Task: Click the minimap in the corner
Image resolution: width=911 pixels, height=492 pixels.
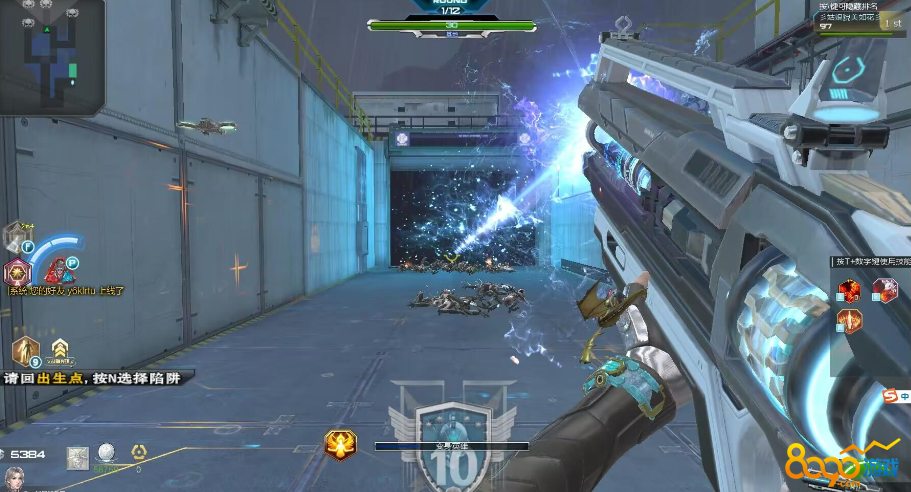Action: (52, 54)
